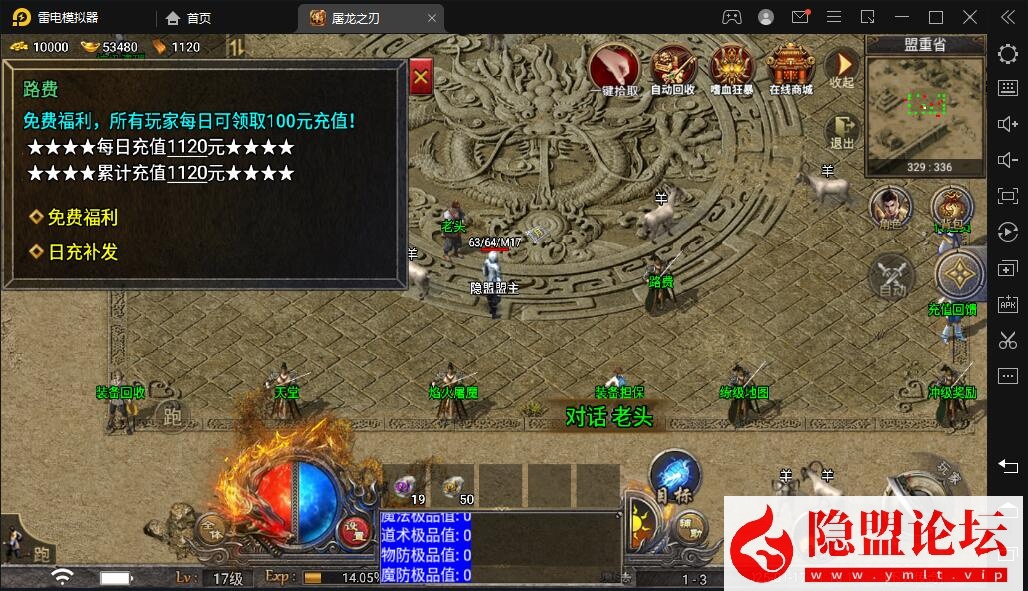The image size is (1028, 591).
Task: Choose the 免费福利 dialogue option
Action: (82, 217)
